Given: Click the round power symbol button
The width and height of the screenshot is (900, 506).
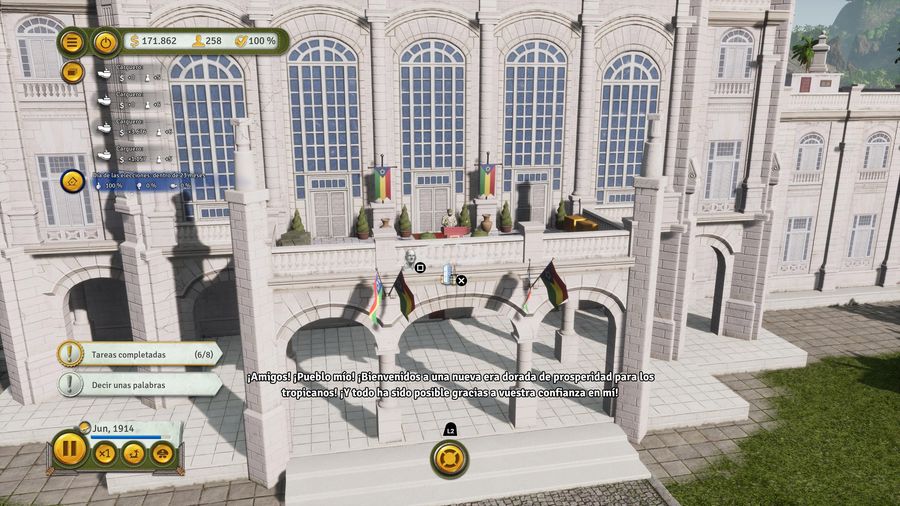Looking at the screenshot, I should point(105,42).
